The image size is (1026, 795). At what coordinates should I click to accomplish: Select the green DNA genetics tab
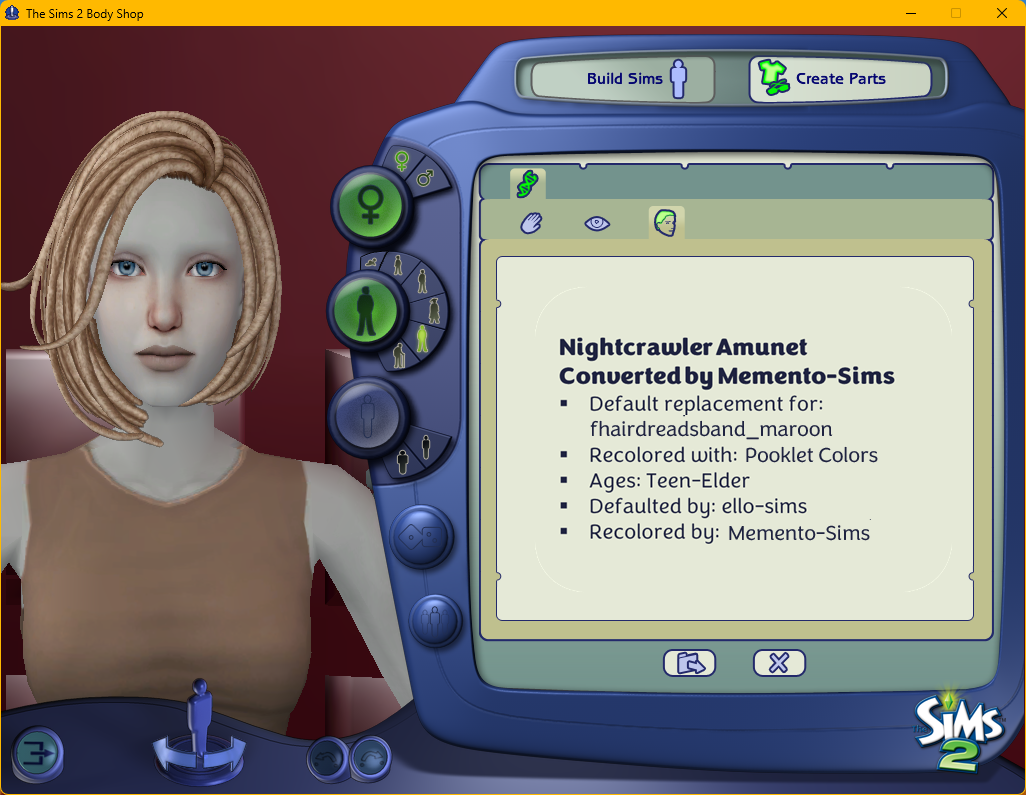click(x=527, y=183)
